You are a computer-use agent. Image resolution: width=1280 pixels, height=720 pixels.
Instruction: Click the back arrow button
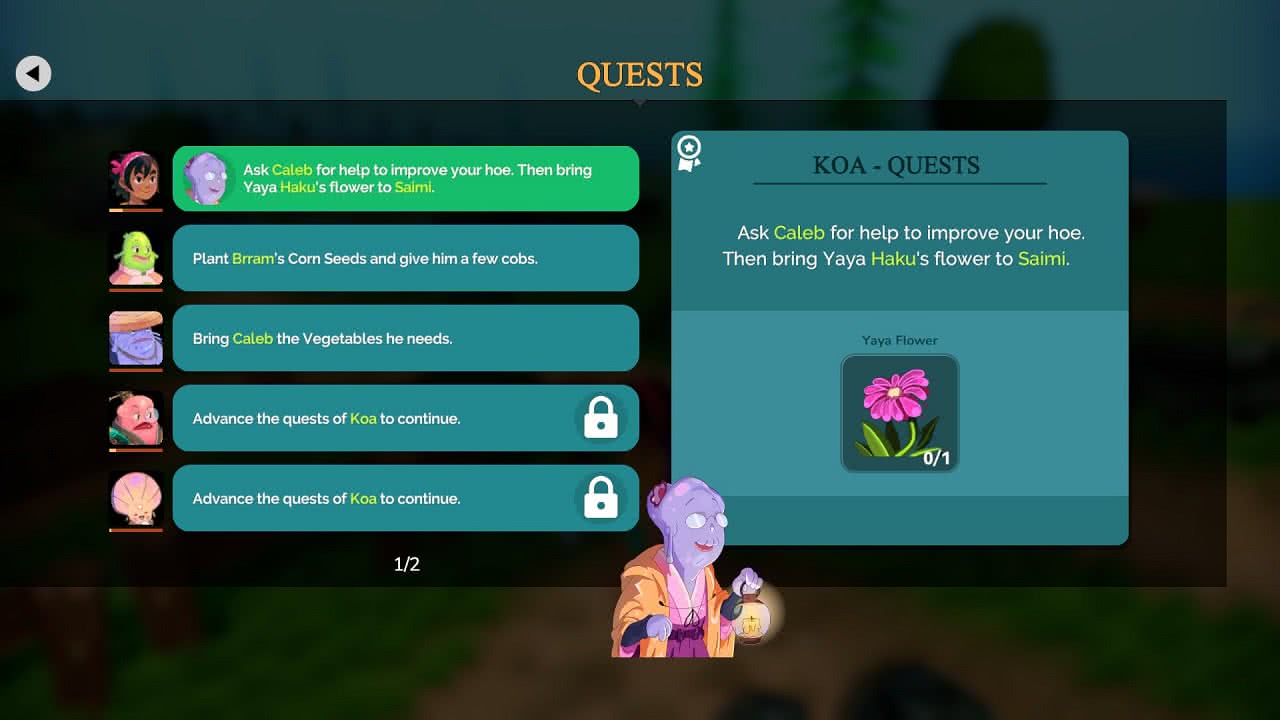33,73
